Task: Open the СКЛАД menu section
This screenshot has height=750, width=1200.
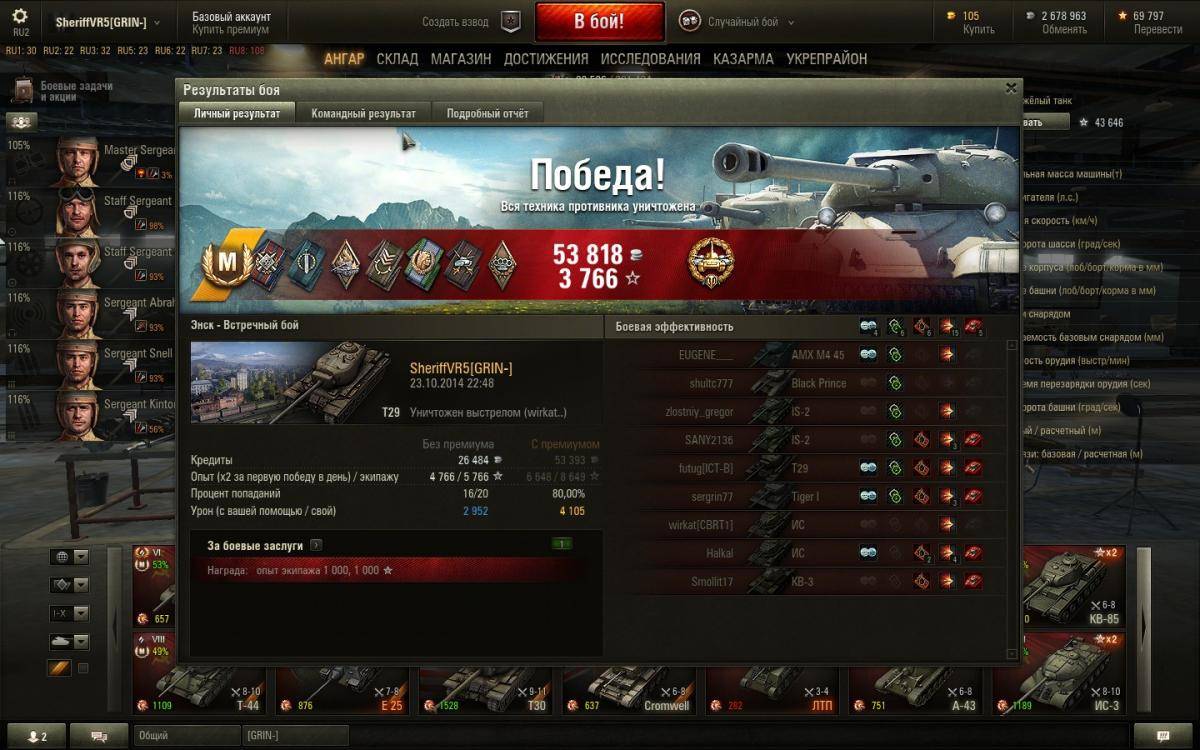Action: click(397, 59)
